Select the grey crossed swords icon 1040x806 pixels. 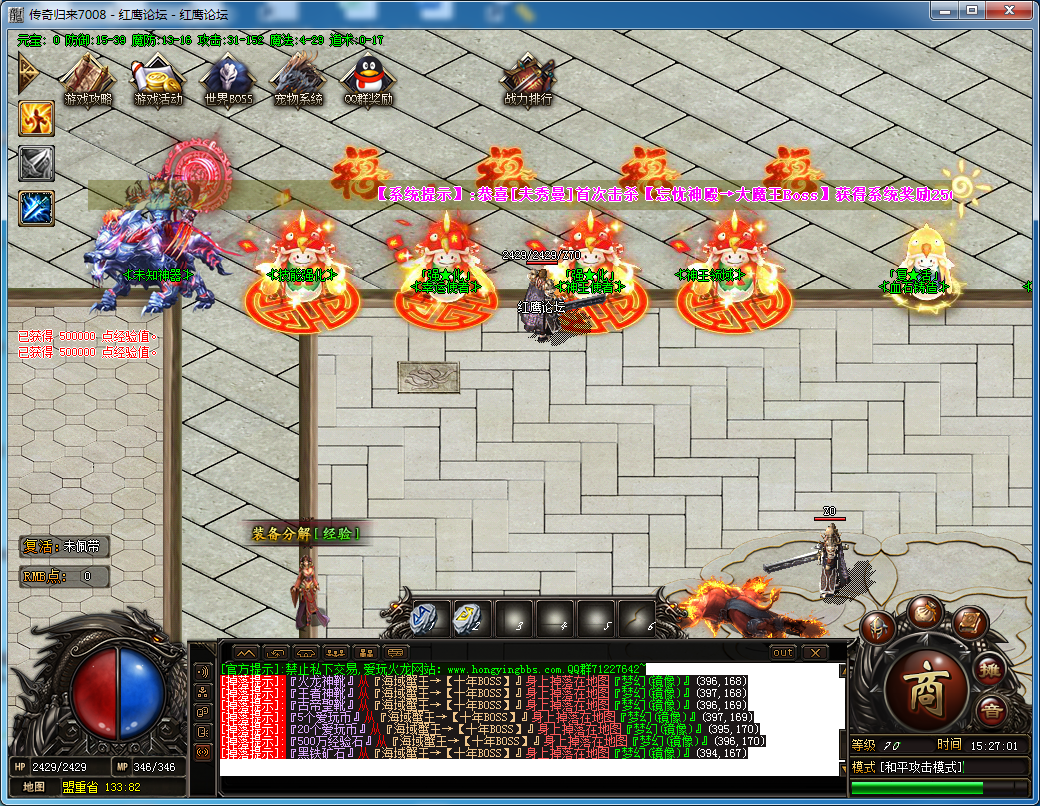[x=36, y=164]
